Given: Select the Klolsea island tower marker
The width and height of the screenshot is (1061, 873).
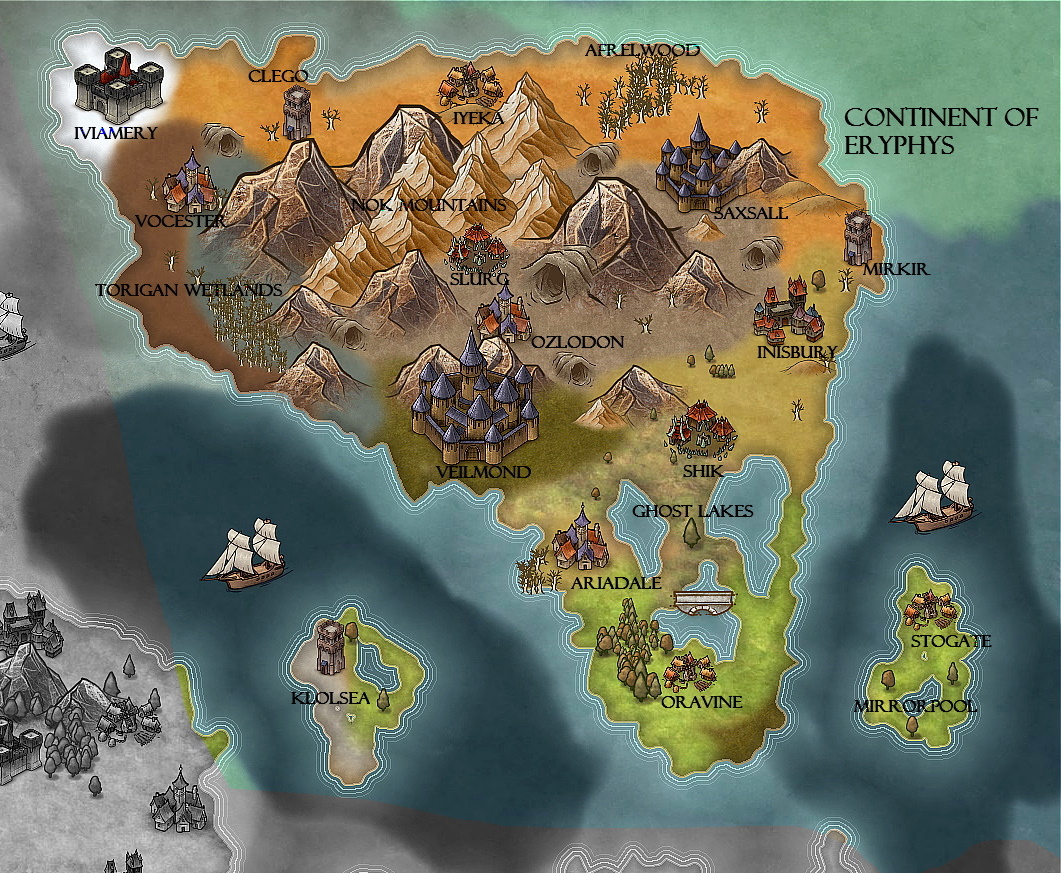Looking at the screenshot, I should coord(330,646).
